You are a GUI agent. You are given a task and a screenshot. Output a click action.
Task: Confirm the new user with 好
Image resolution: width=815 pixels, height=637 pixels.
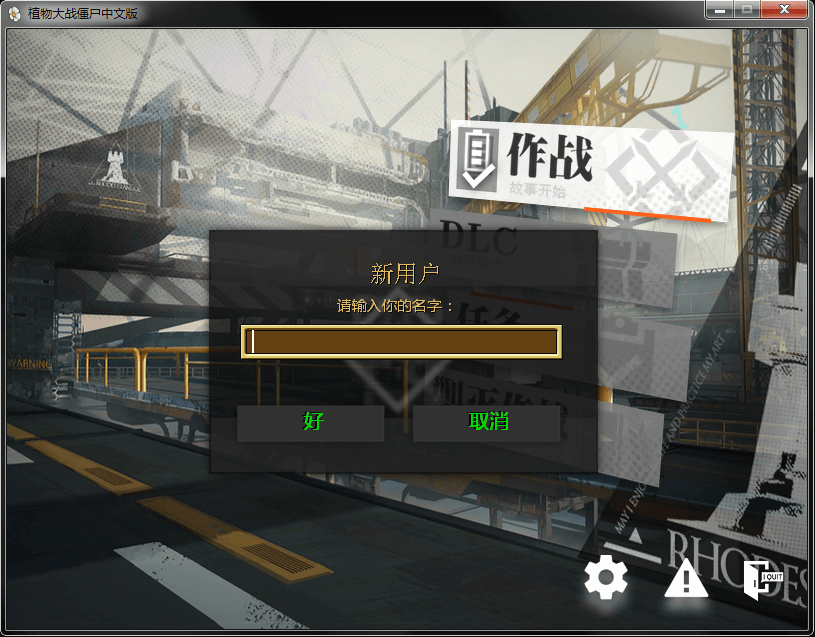coord(311,422)
